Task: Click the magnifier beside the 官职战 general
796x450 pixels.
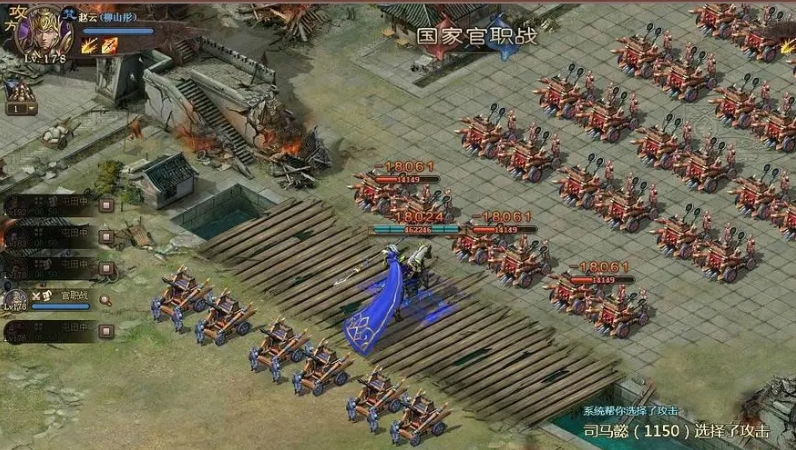Action: (106, 299)
